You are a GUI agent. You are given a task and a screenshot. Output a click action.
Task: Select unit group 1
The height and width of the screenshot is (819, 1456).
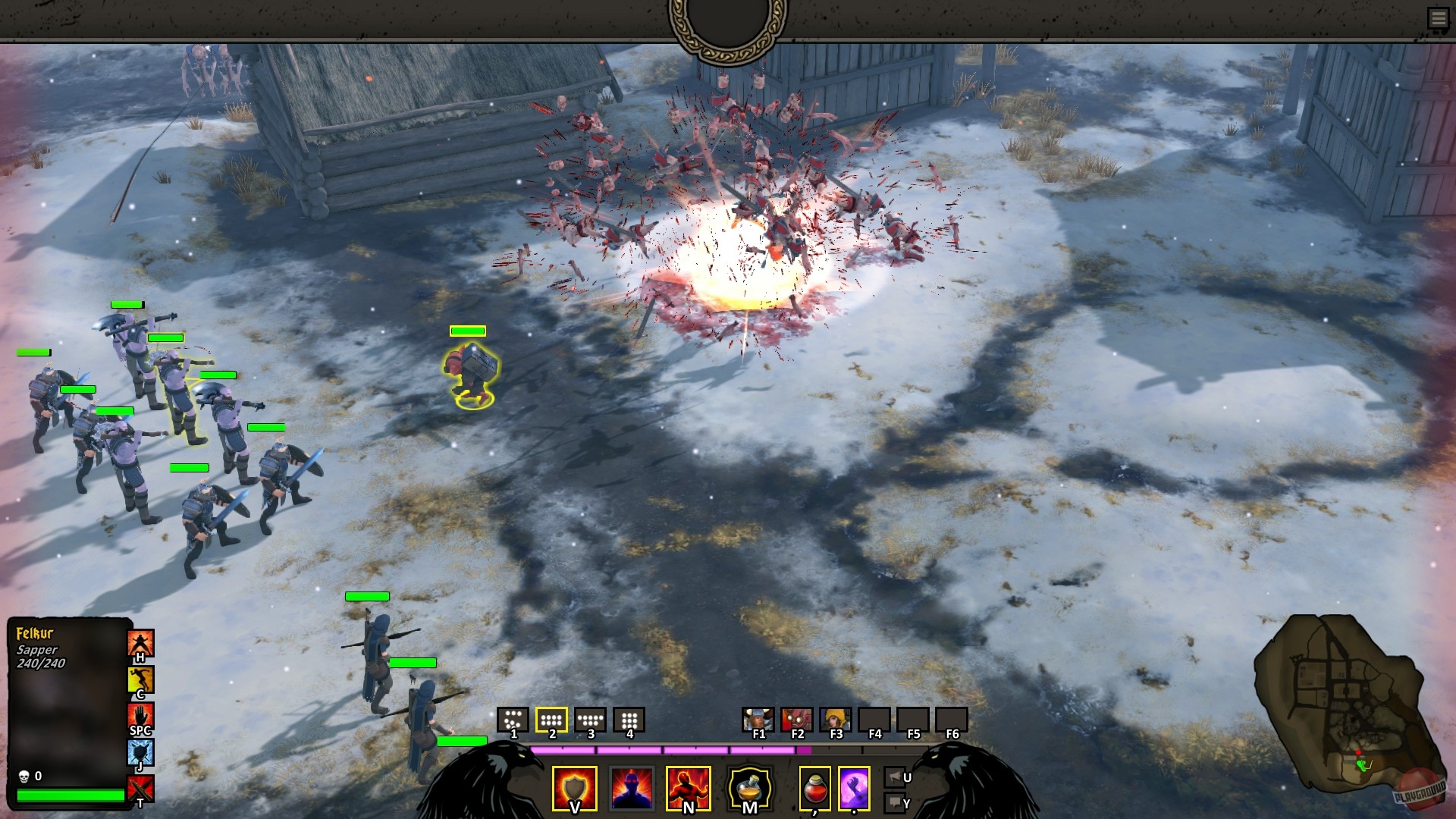513,719
